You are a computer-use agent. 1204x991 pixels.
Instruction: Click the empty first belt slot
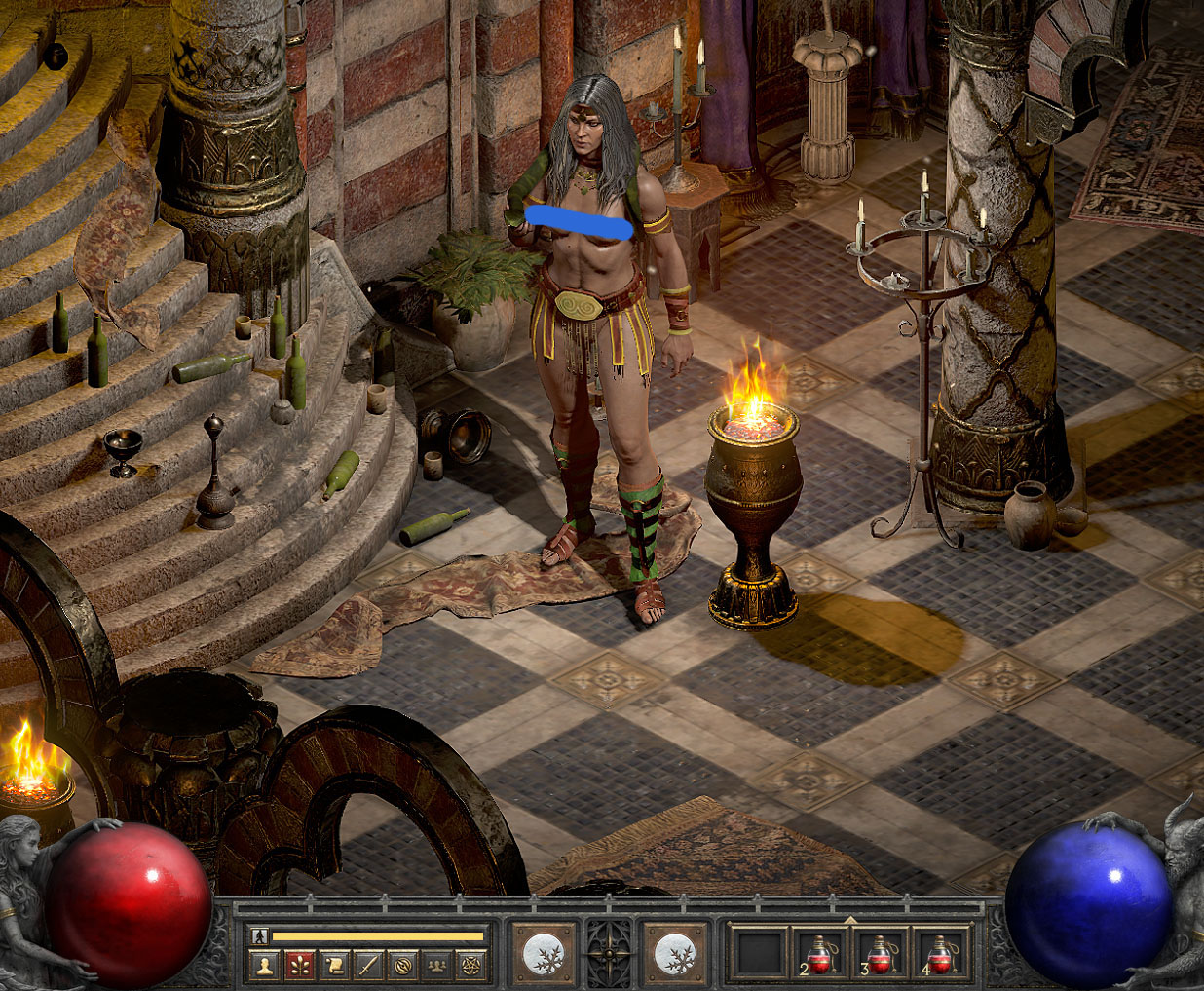[760, 954]
